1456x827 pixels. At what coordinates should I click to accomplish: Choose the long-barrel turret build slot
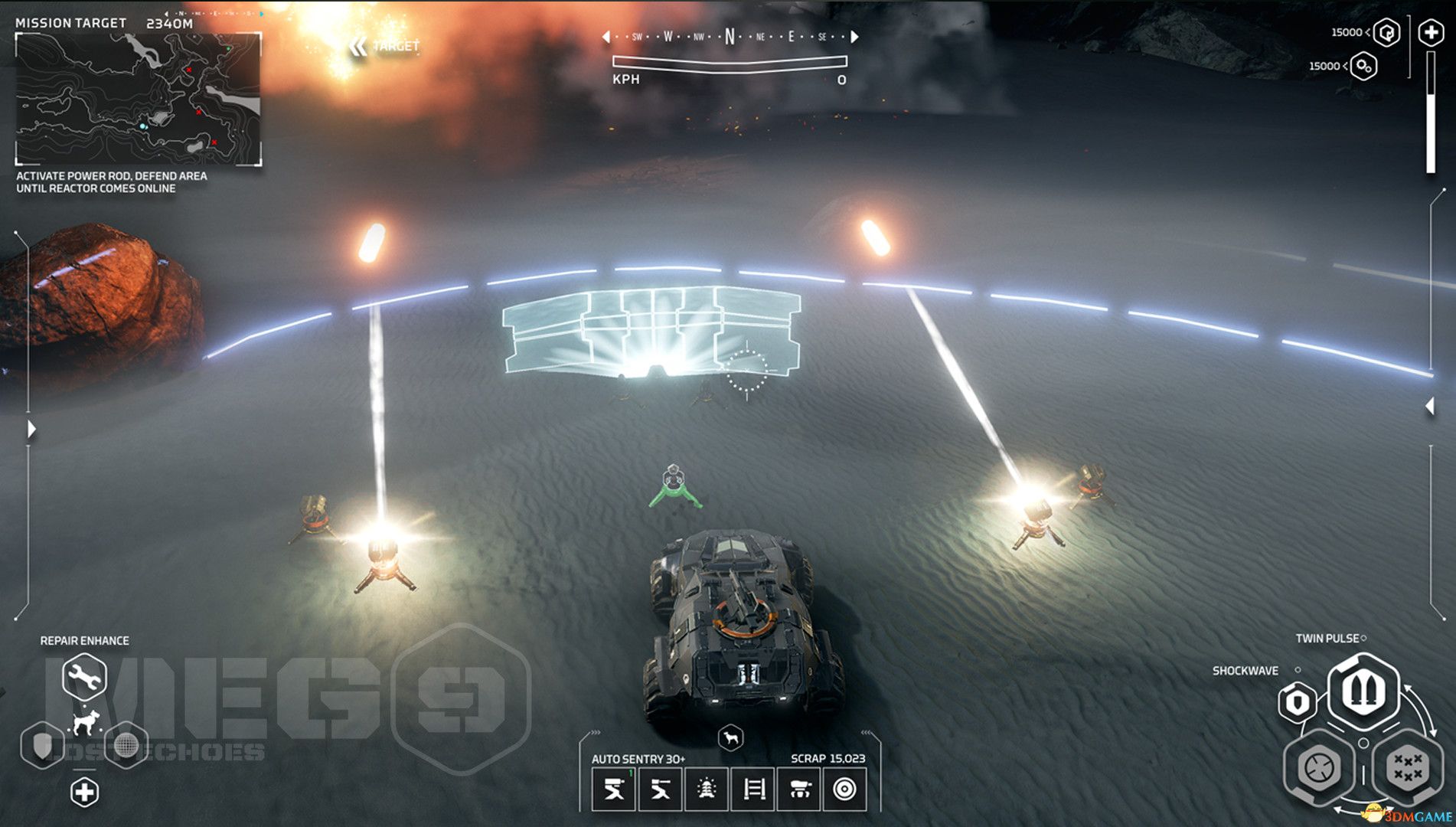tap(660, 789)
